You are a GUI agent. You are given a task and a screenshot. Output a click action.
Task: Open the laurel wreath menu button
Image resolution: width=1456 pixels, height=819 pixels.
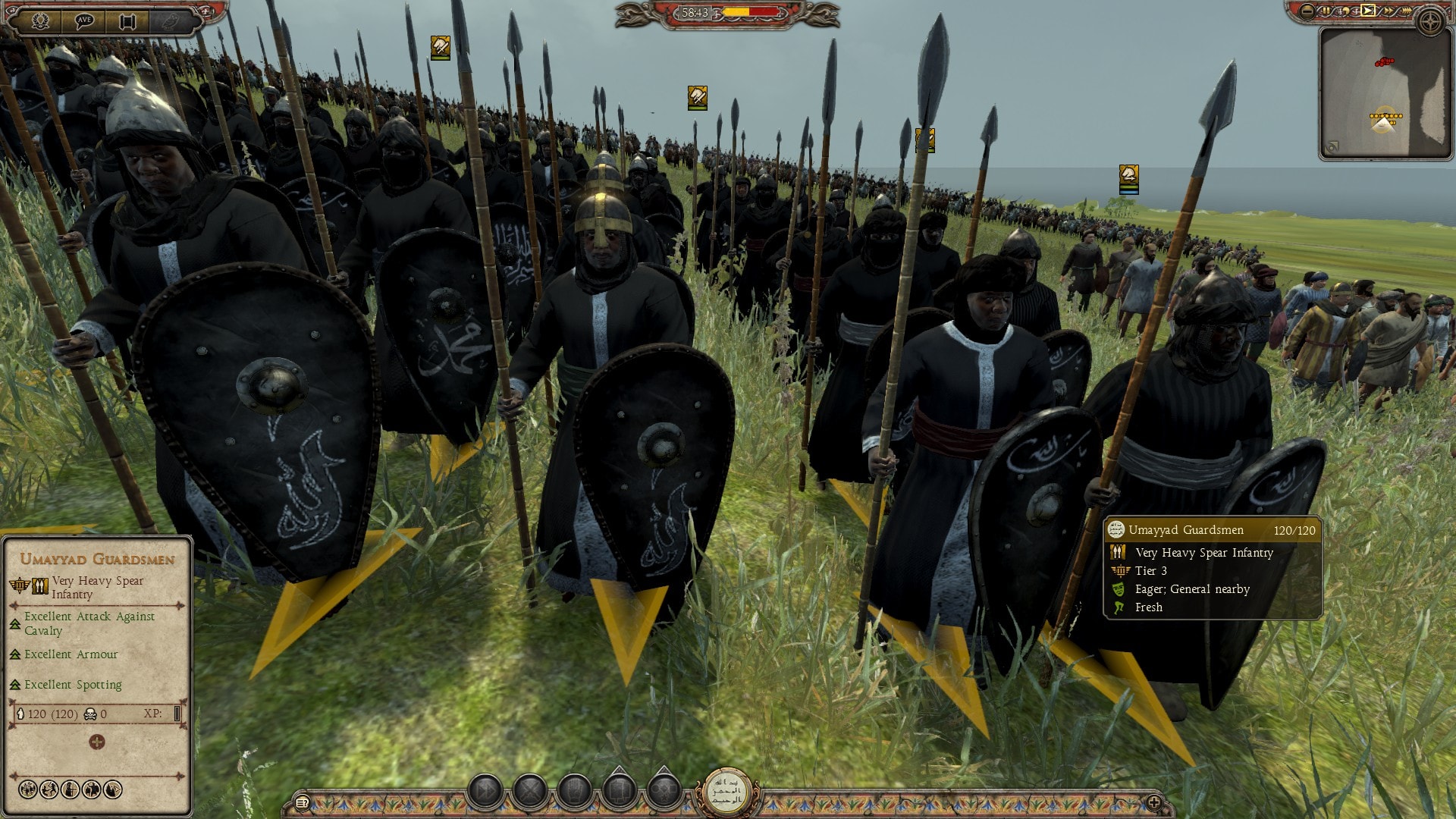[41, 20]
